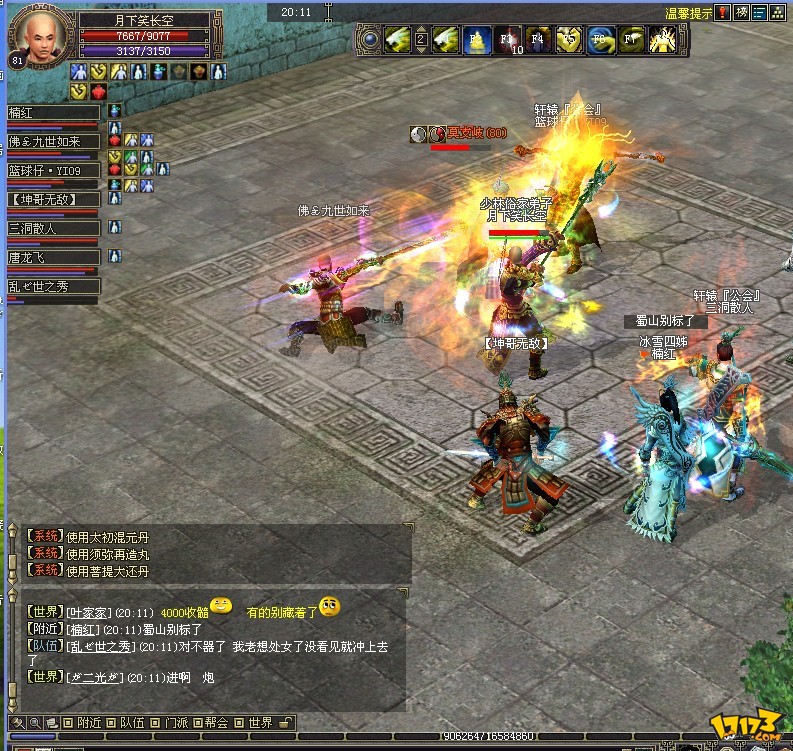
Task: Select party member 乱ゼ世之秀
Action: (53, 286)
